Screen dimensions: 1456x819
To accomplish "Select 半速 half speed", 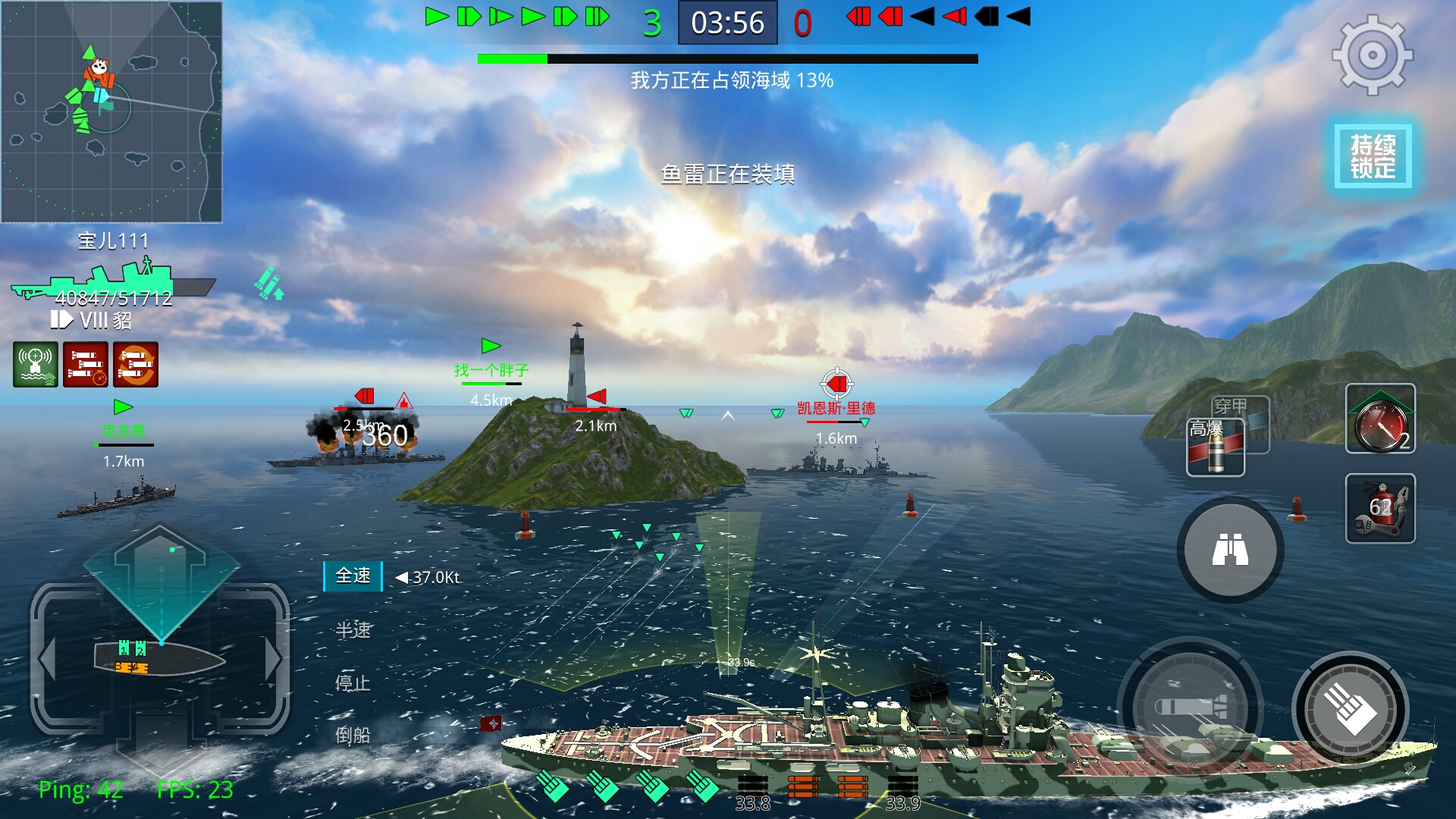I will tap(353, 629).
